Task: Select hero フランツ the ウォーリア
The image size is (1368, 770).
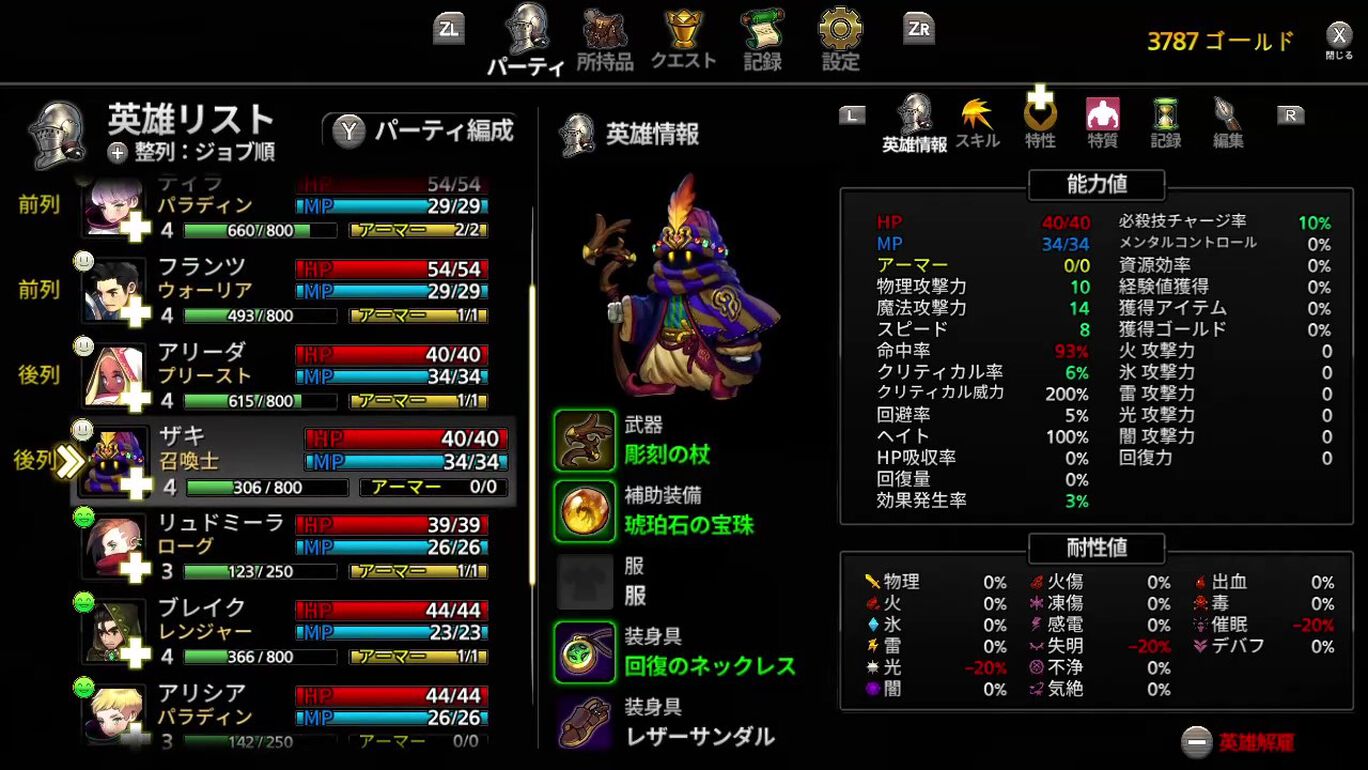Action: pyautogui.click(x=290, y=290)
